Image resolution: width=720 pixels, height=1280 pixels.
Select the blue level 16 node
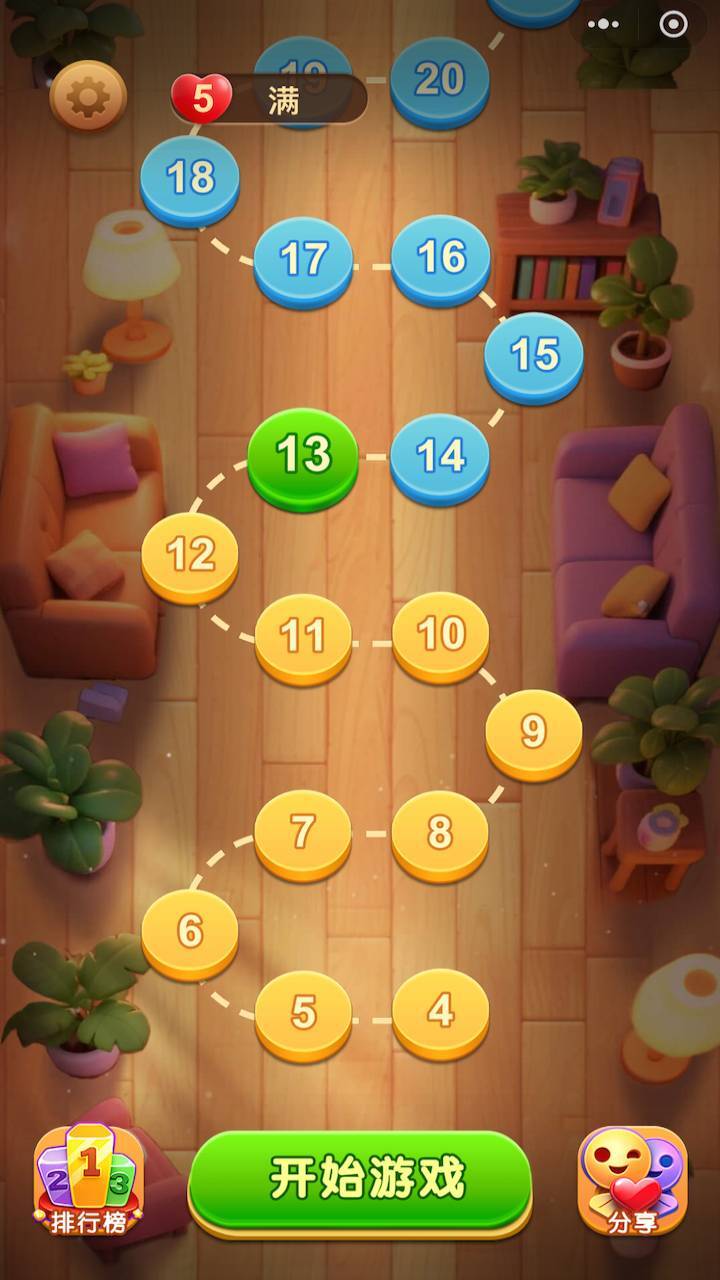(x=440, y=257)
